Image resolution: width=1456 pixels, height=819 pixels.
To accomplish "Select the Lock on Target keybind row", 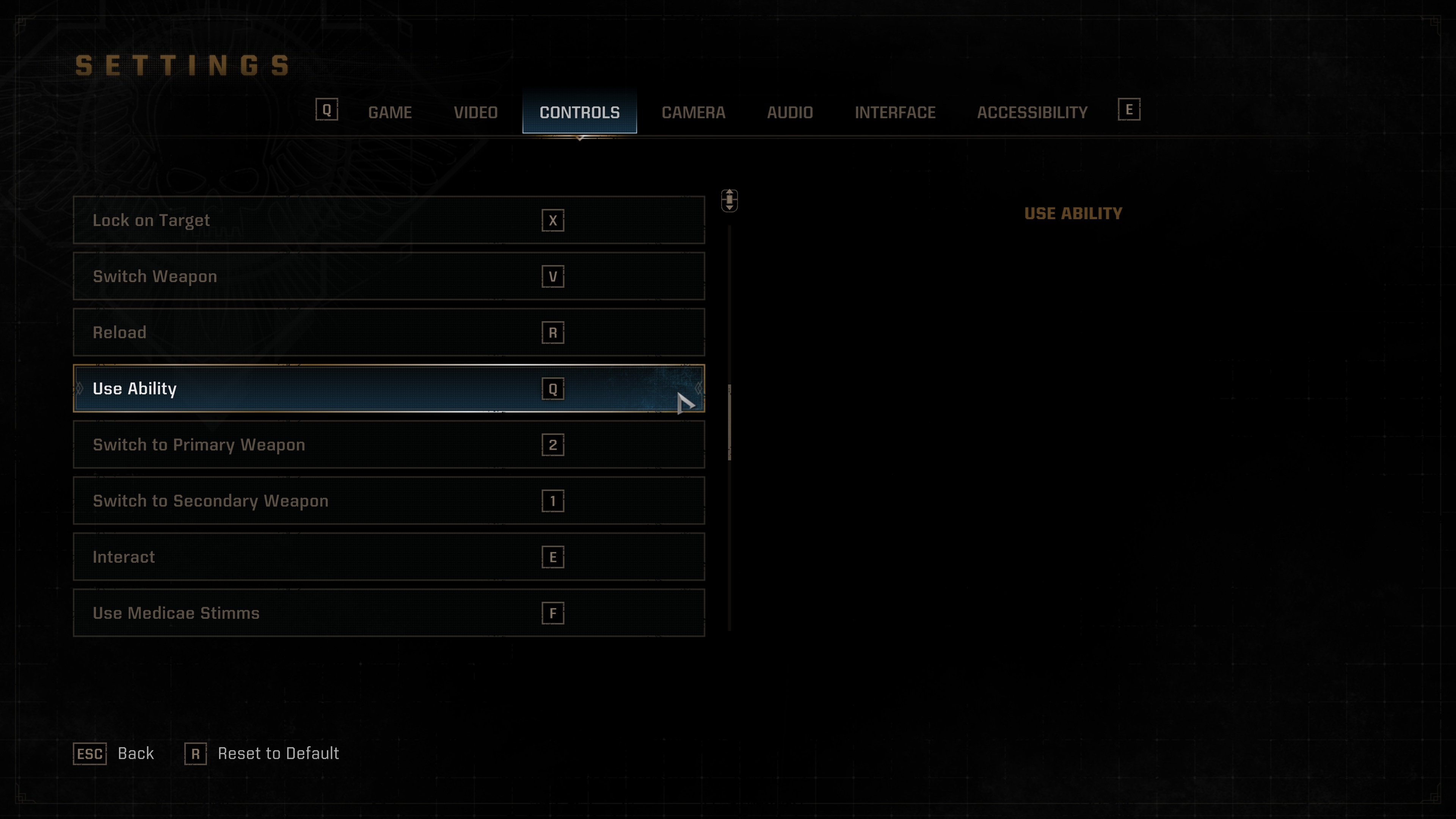I will tap(388, 220).
